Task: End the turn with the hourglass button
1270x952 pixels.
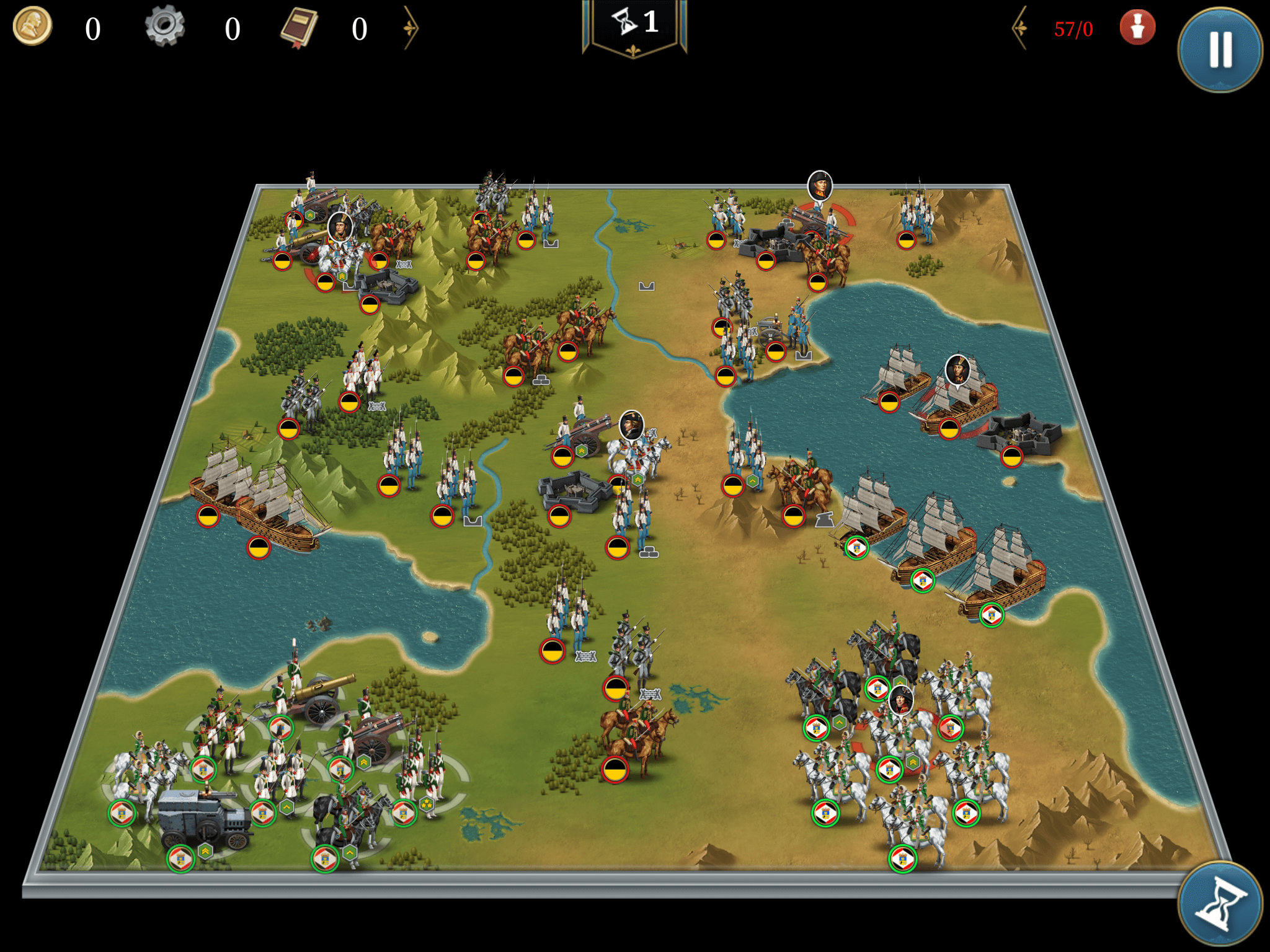Action: 1220,903
